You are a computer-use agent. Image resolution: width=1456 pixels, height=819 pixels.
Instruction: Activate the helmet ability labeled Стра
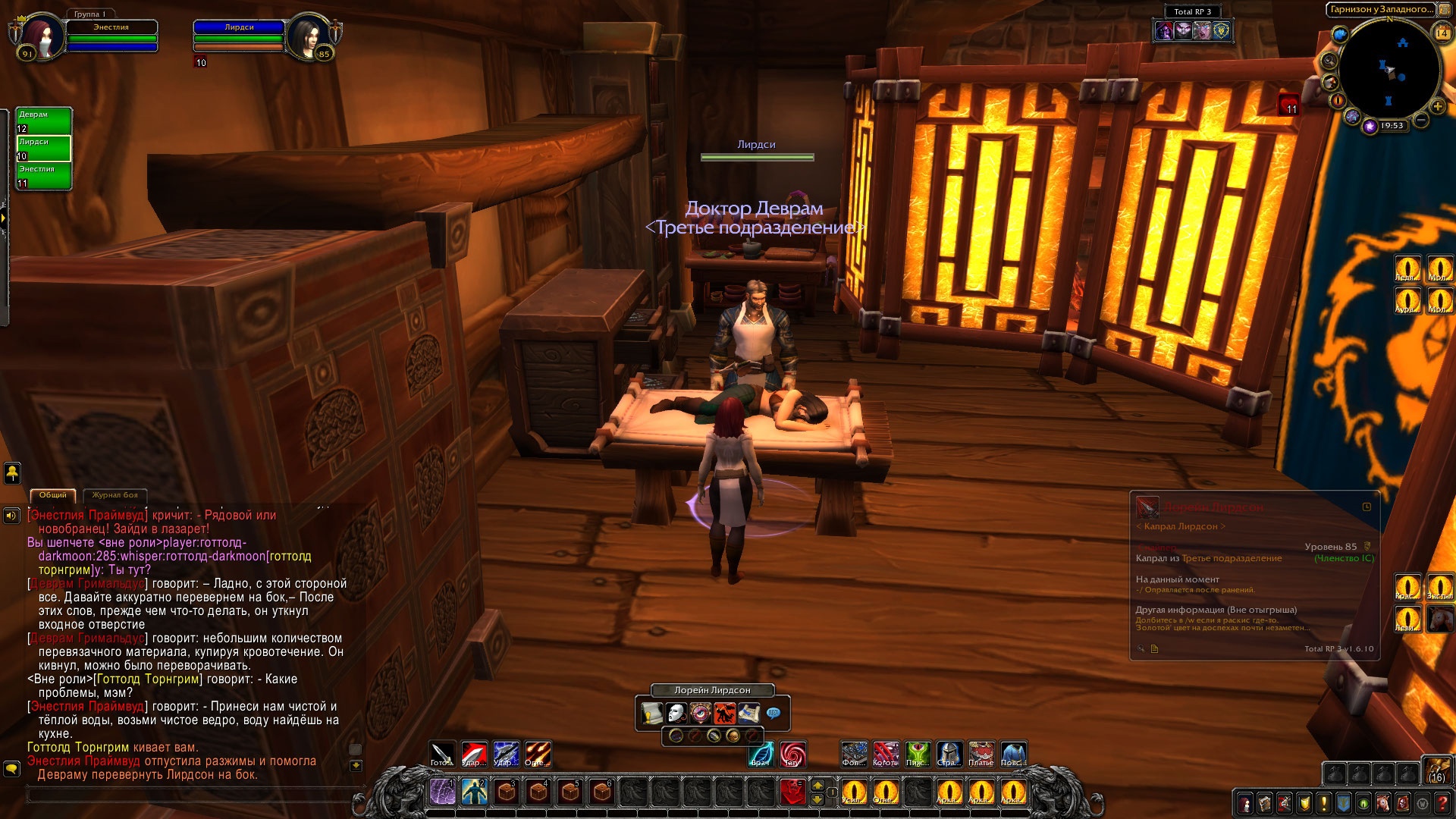(949, 754)
